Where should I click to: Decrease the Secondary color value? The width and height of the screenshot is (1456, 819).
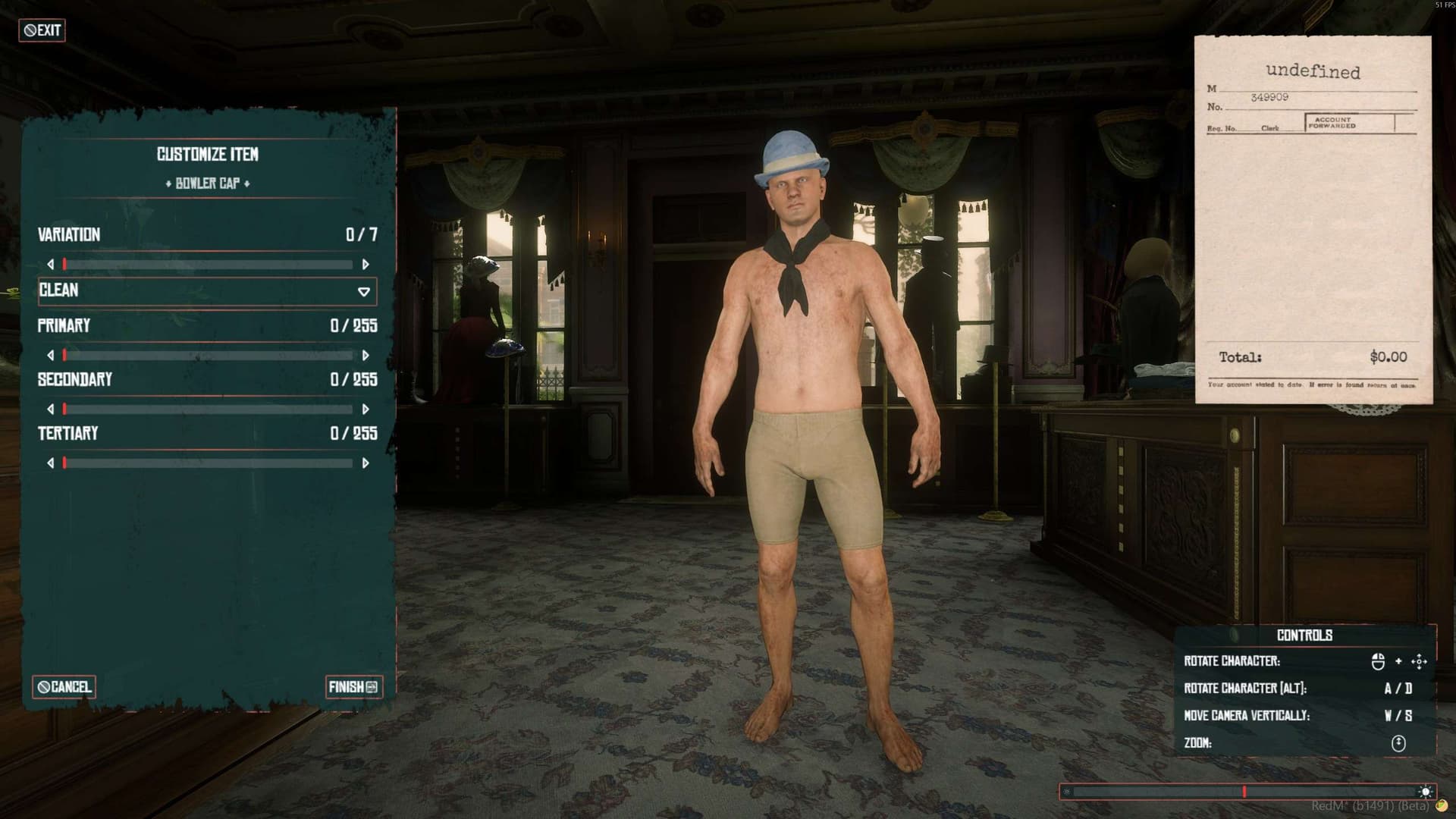tap(51, 409)
